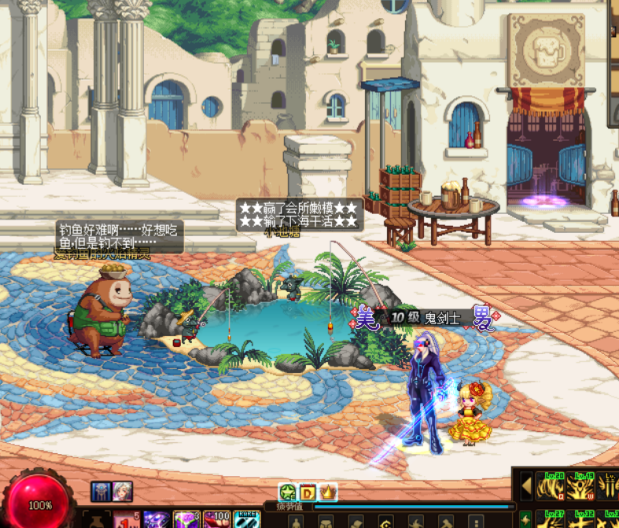Open the golden crown icon

coord(327,492)
